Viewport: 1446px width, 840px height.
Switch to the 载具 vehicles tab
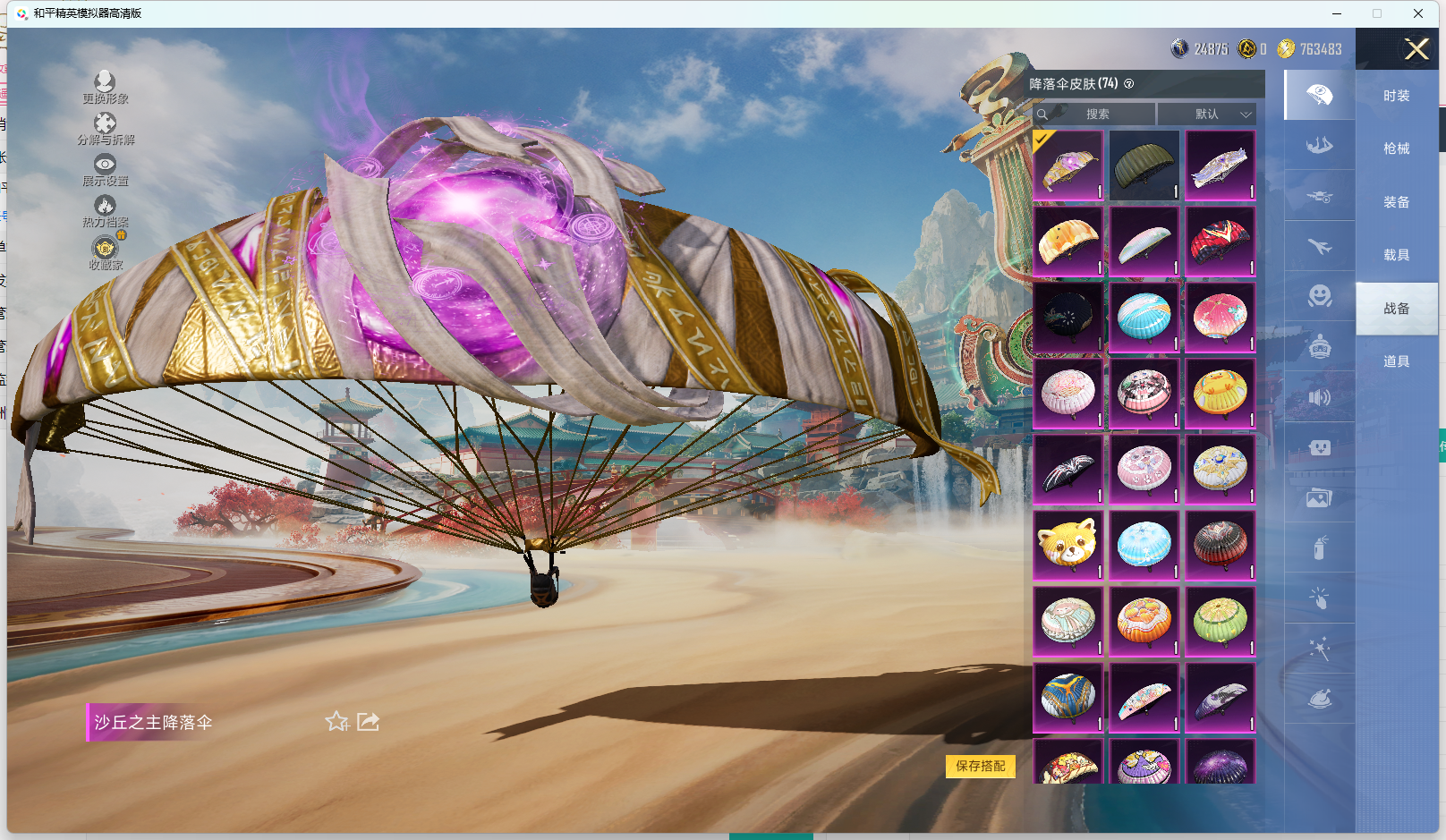coord(1396,255)
